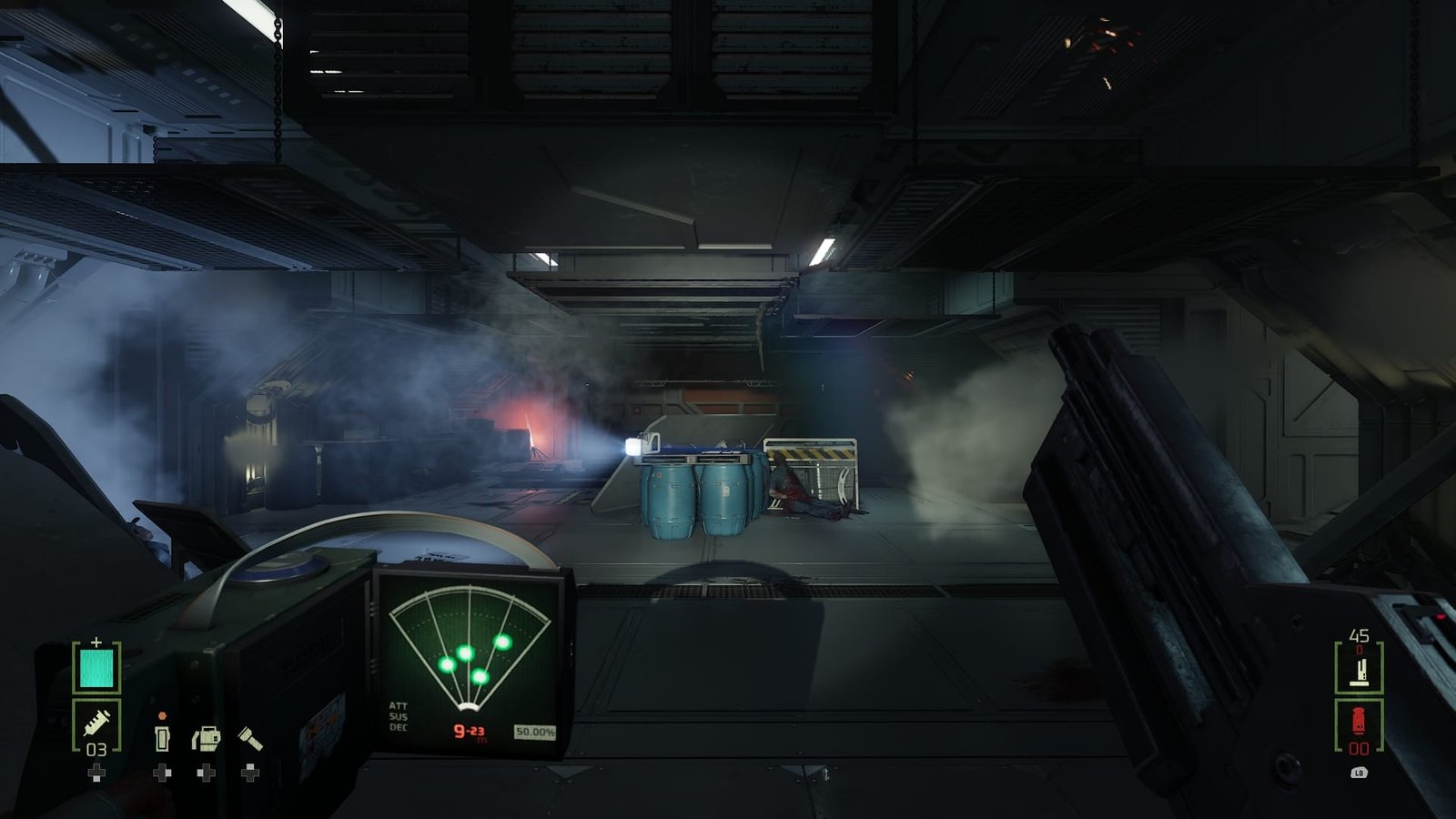Select the handheld scanner device icon

tap(206, 737)
